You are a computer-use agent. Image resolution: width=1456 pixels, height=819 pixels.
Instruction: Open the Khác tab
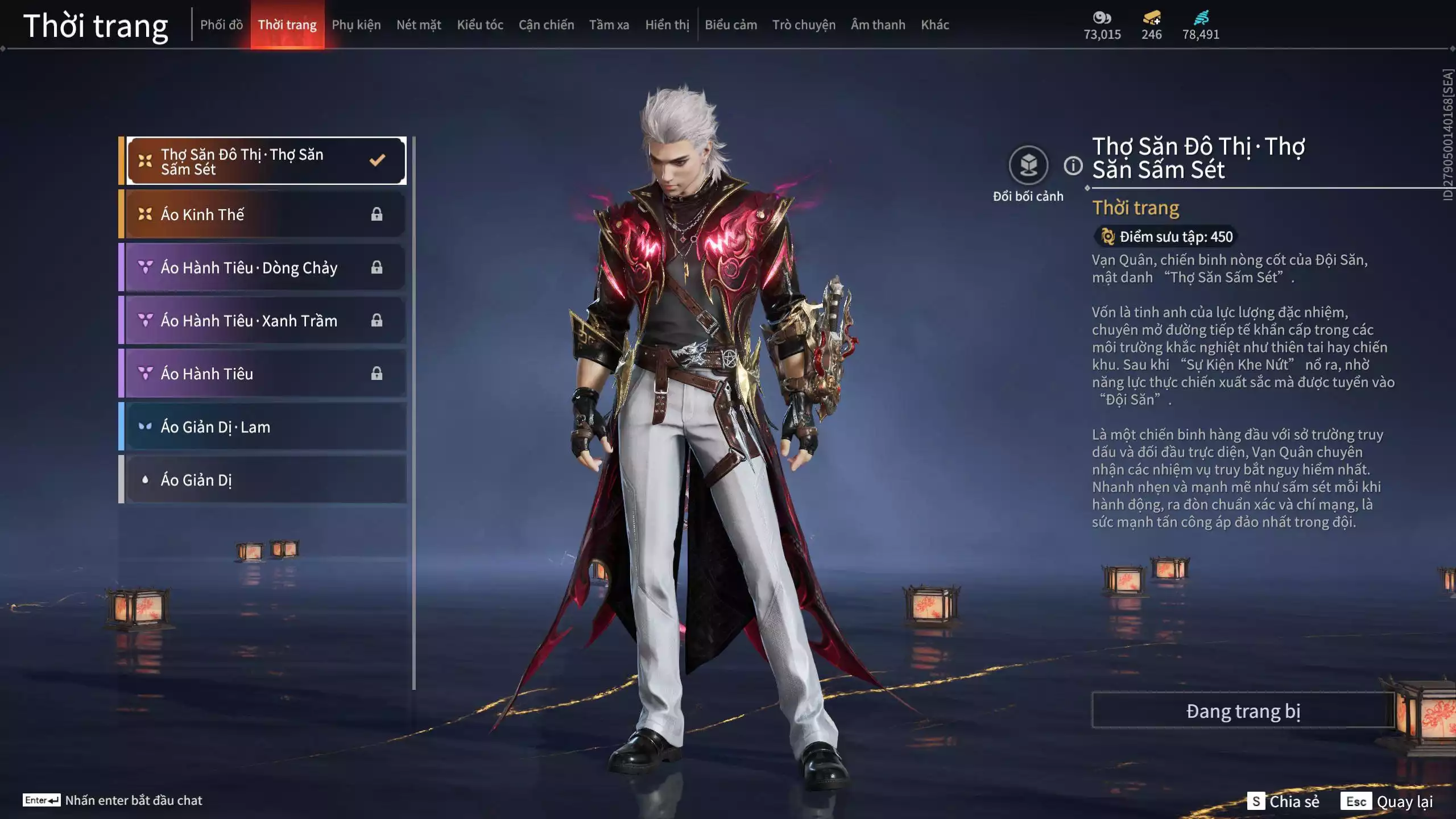(935, 25)
